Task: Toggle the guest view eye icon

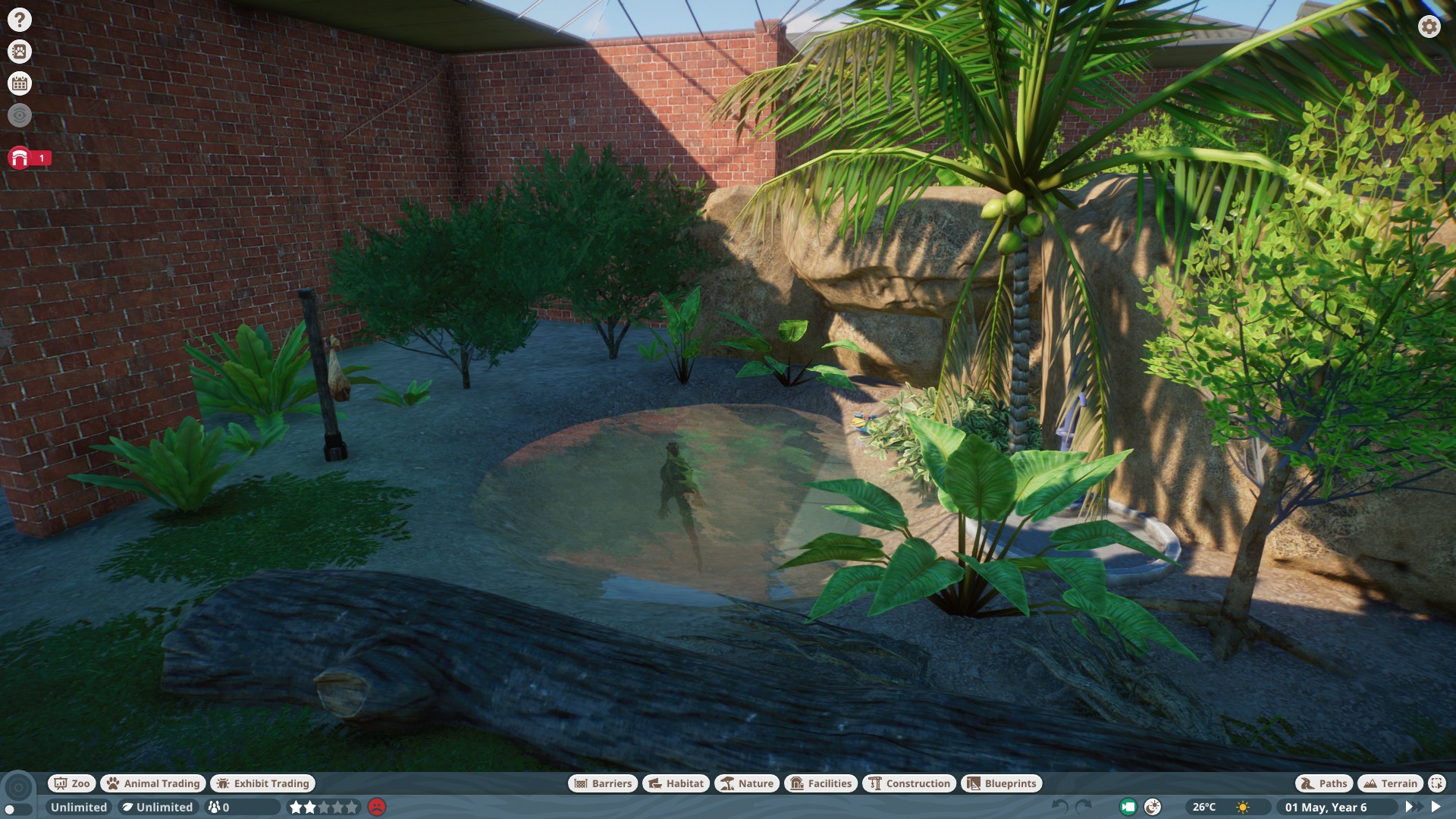Action: (x=19, y=115)
